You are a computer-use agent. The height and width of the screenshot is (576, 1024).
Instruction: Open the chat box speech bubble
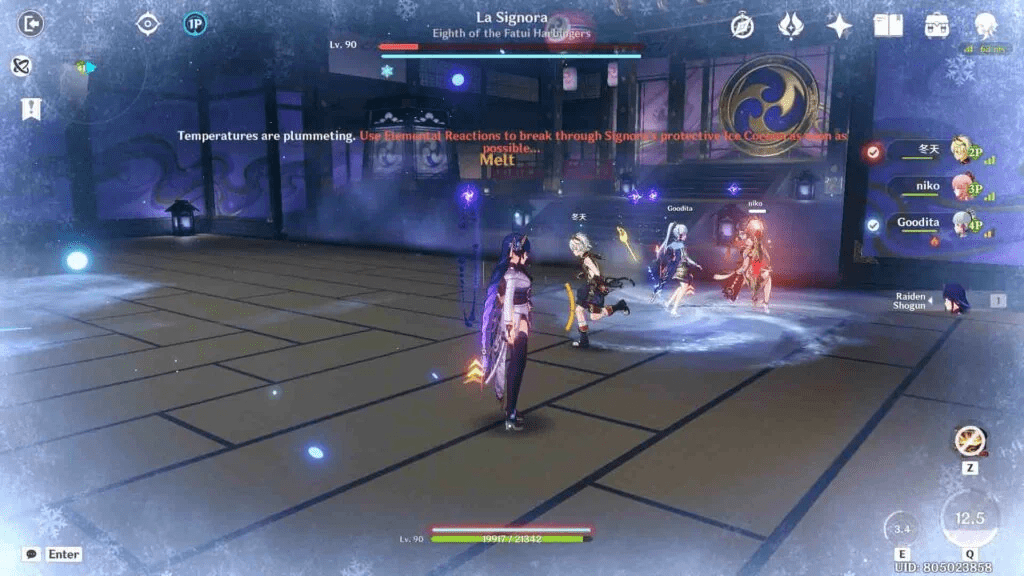[32, 554]
